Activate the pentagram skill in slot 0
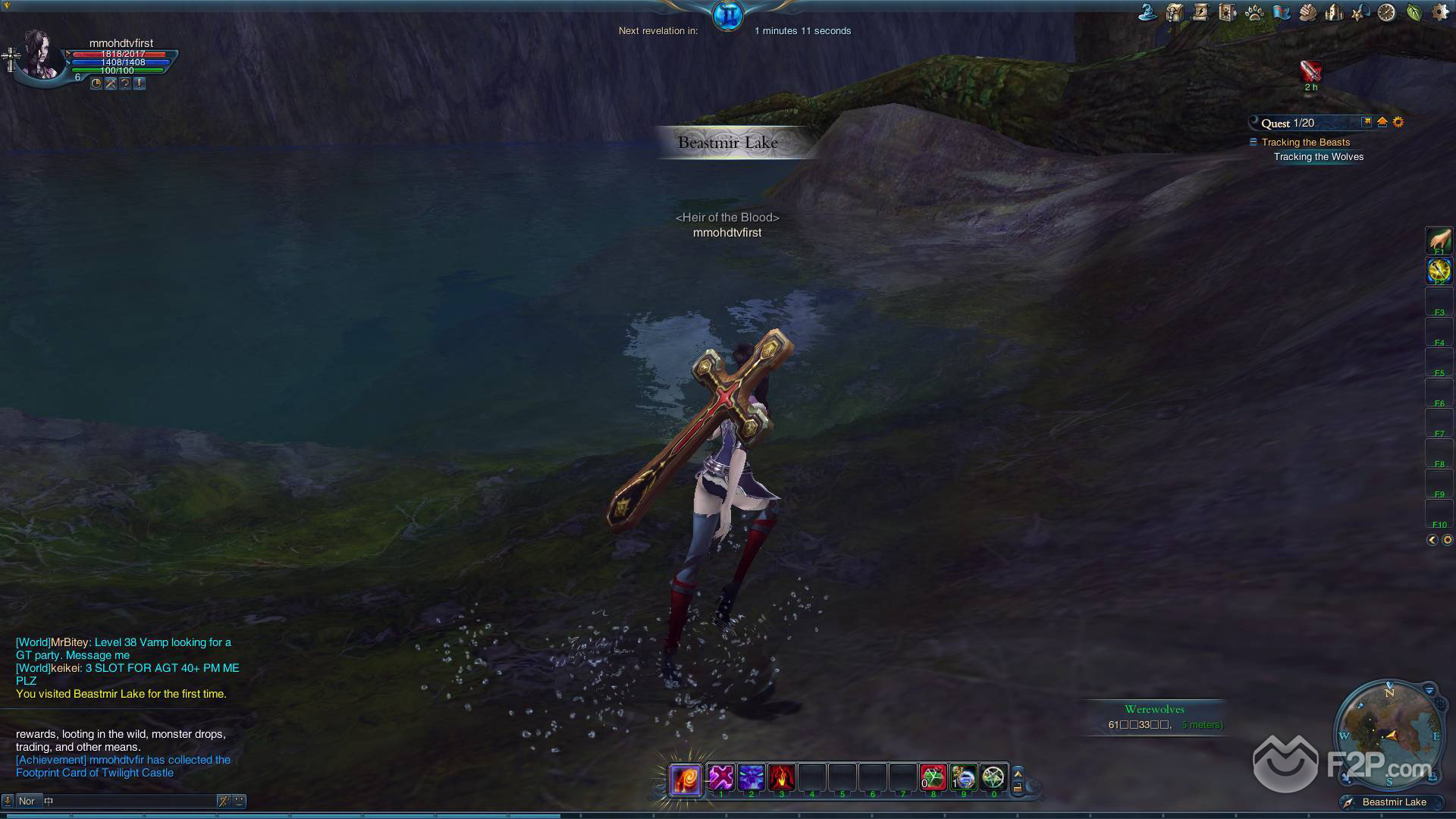This screenshot has height=819, width=1456. [993, 777]
